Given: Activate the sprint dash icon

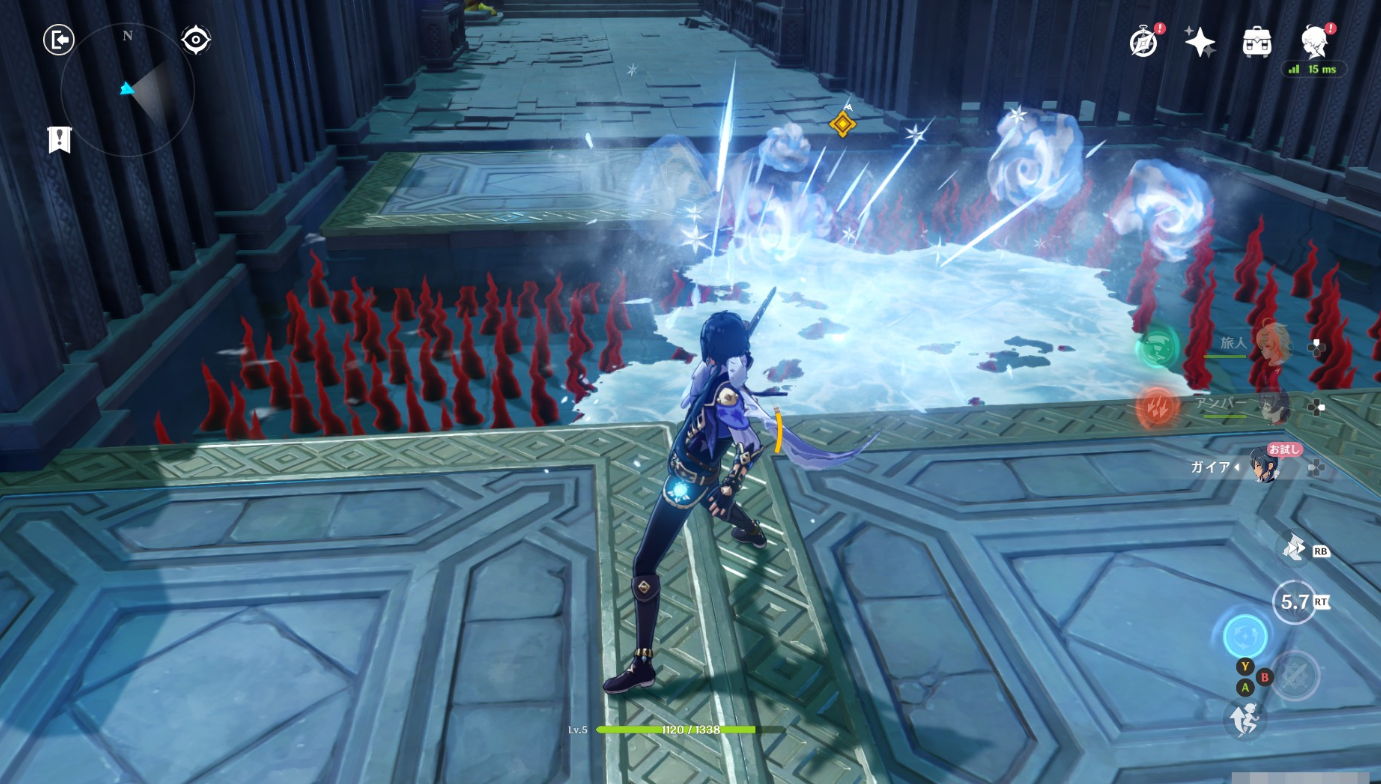Looking at the screenshot, I should [1294, 548].
